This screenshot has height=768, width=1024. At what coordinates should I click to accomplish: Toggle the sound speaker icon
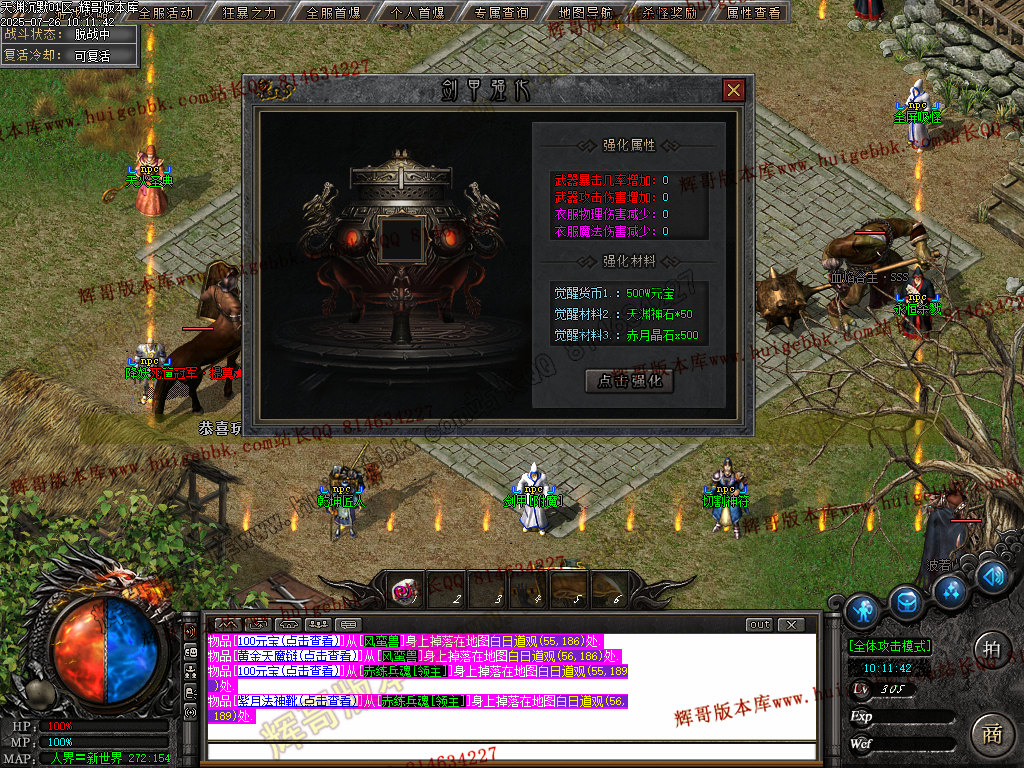pos(991,577)
